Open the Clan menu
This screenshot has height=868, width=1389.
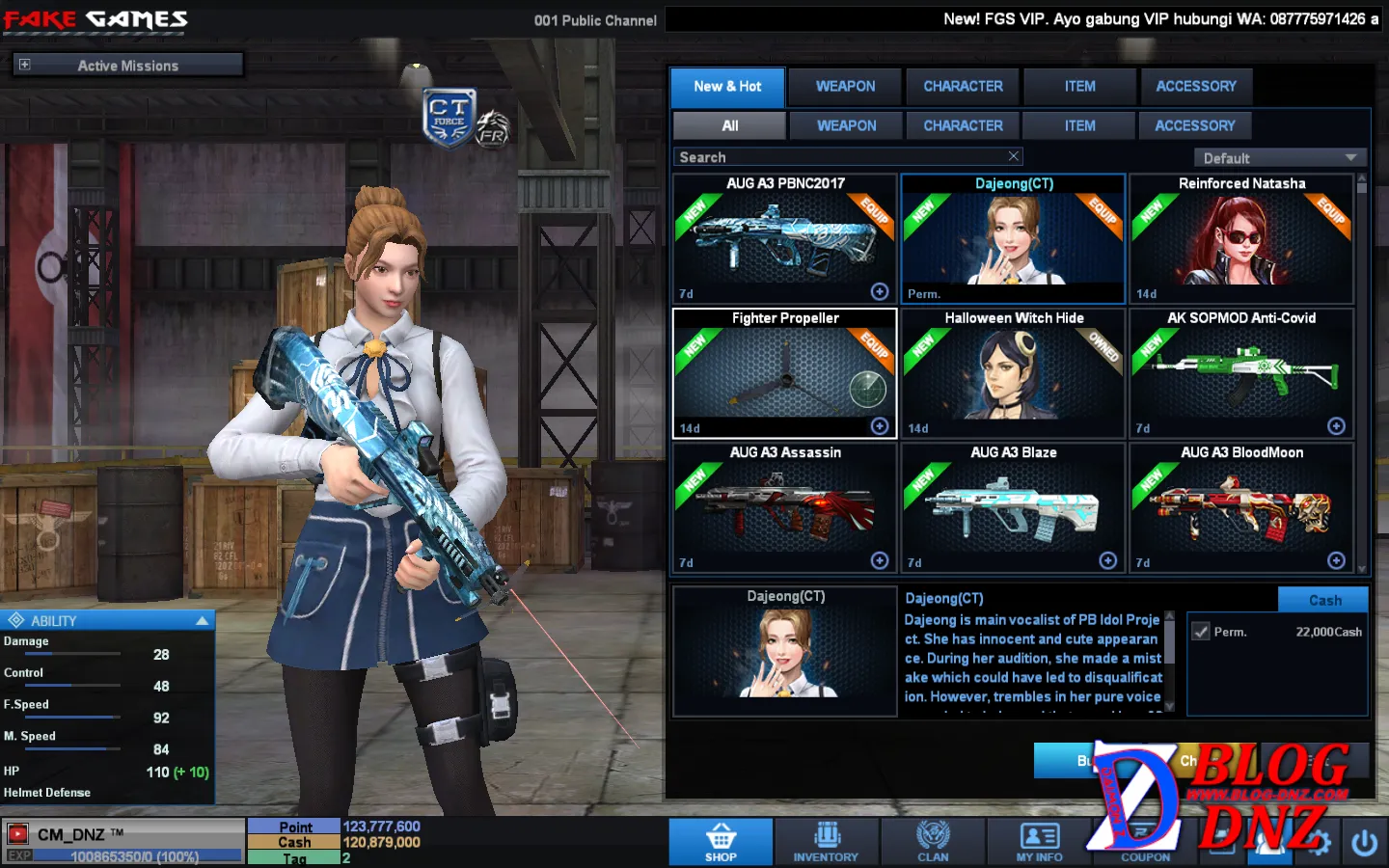(x=933, y=842)
